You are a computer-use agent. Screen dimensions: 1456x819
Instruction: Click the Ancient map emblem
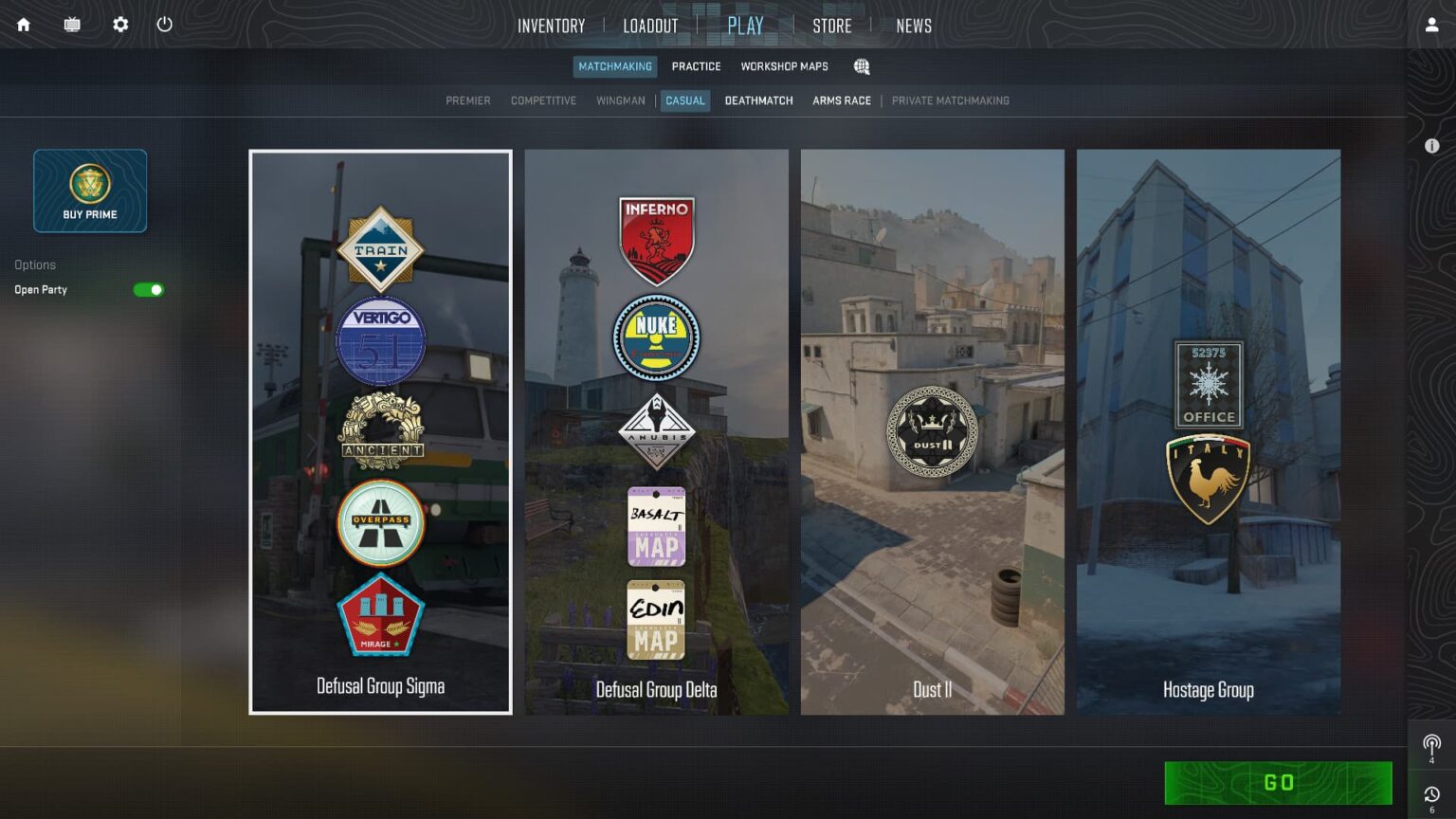[380, 431]
